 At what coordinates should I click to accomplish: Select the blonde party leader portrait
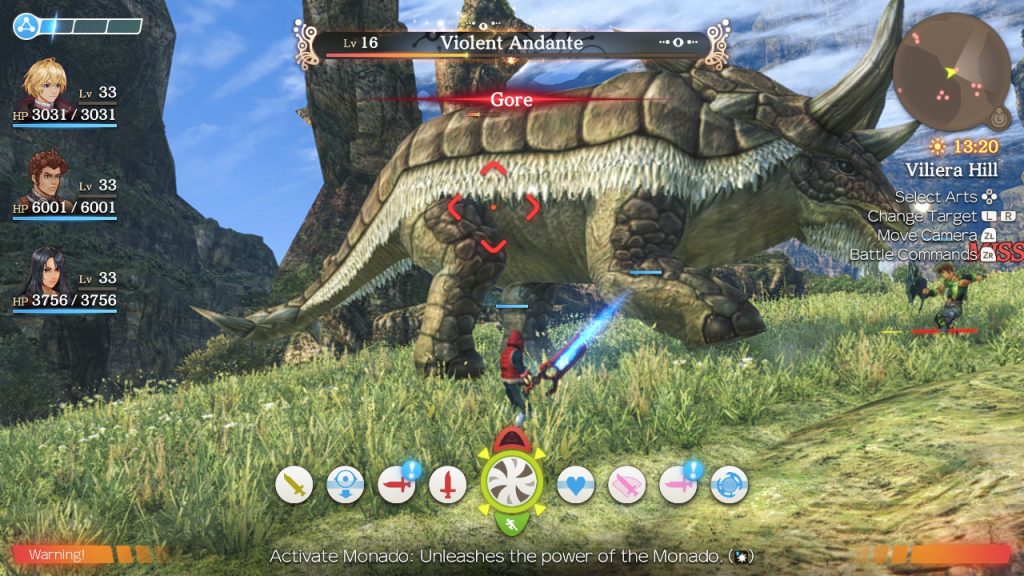[43, 84]
